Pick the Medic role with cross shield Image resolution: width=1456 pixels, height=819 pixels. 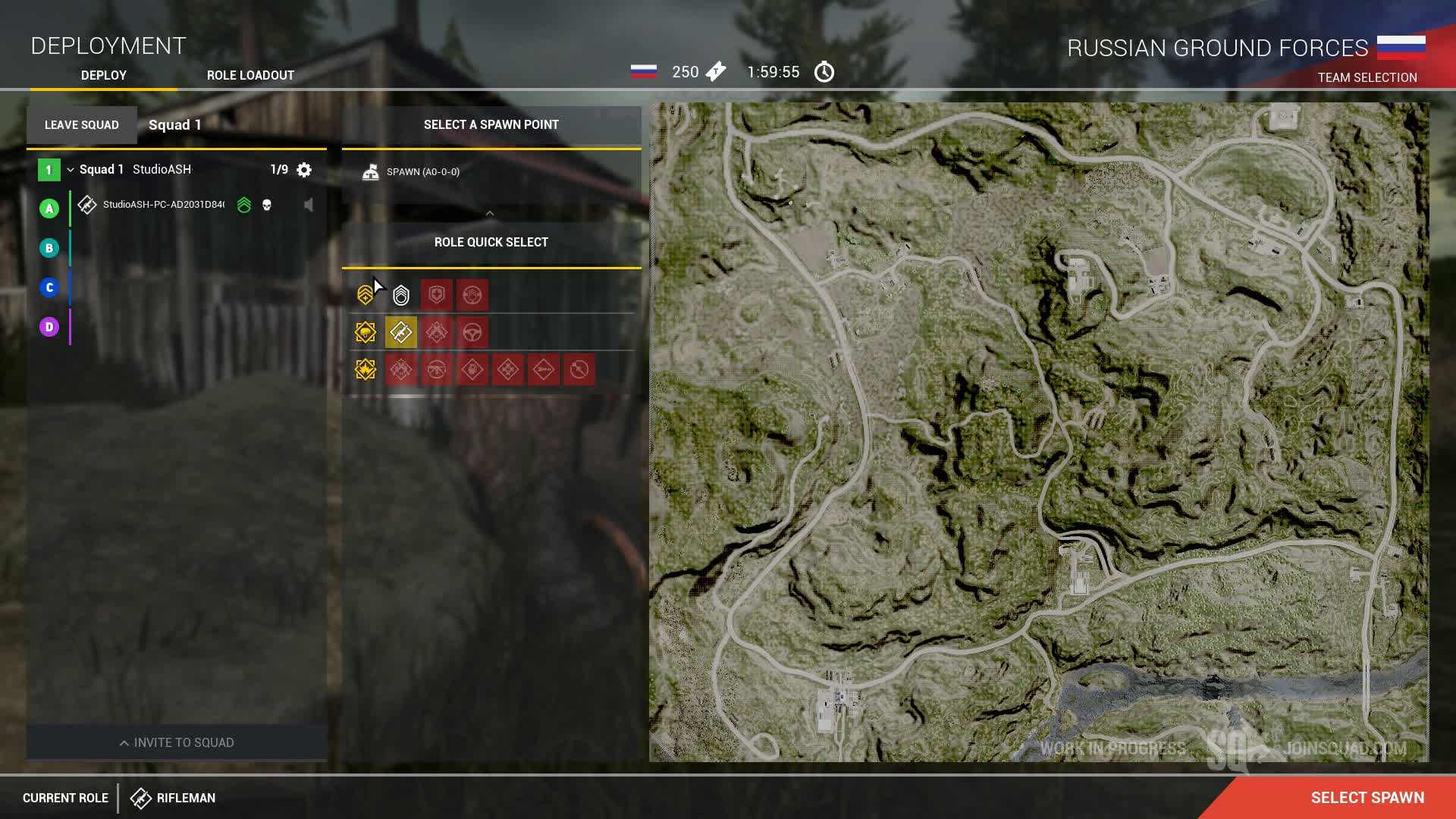coord(437,295)
